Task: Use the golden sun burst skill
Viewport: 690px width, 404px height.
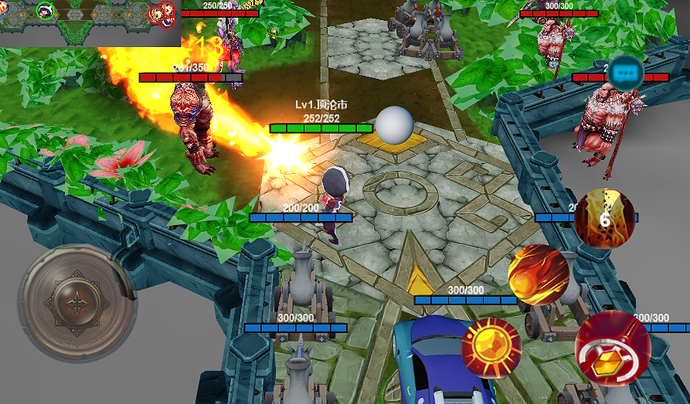Action: [x=491, y=348]
